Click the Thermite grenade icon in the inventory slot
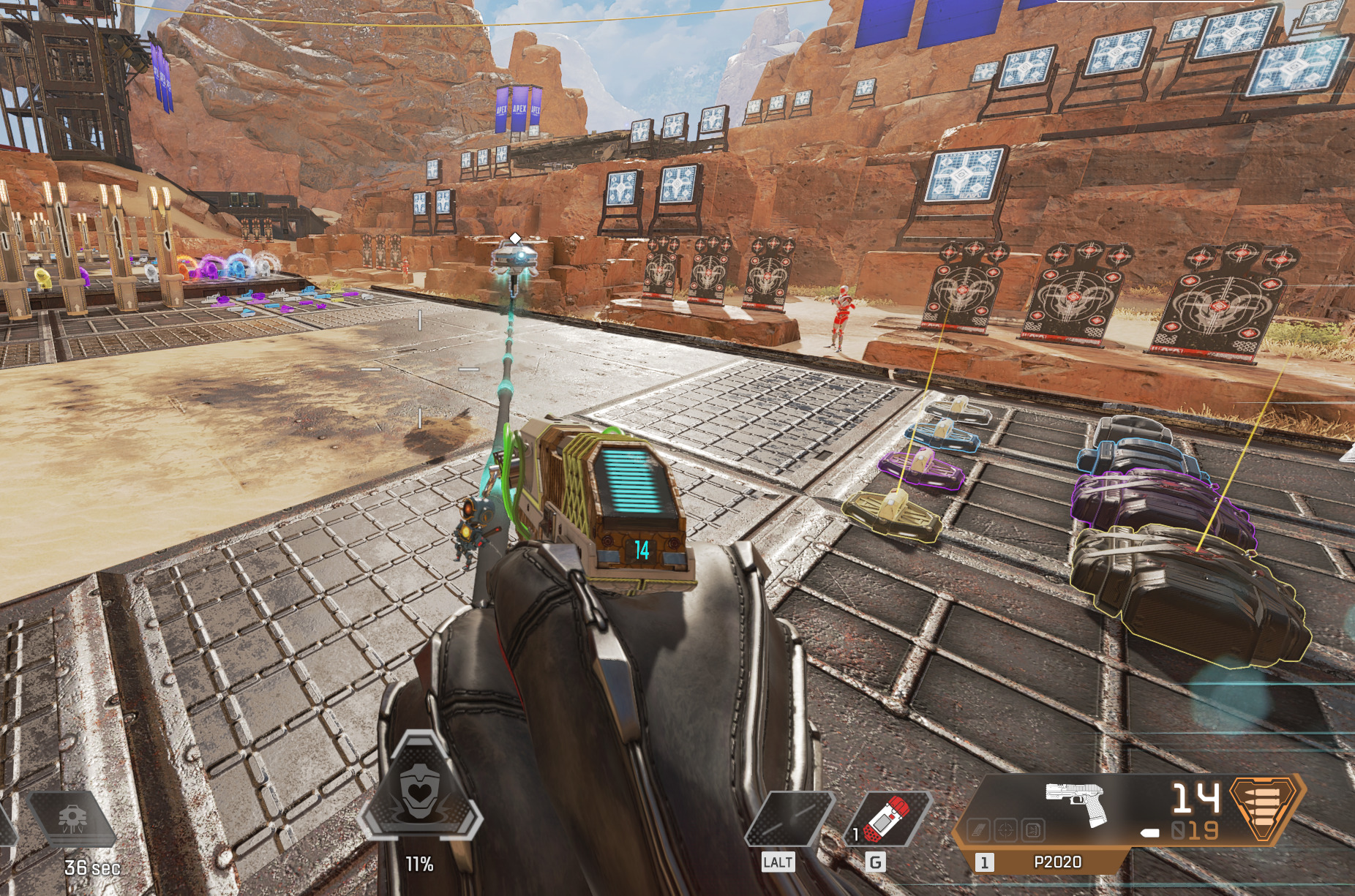The height and width of the screenshot is (896, 1355). click(889, 820)
